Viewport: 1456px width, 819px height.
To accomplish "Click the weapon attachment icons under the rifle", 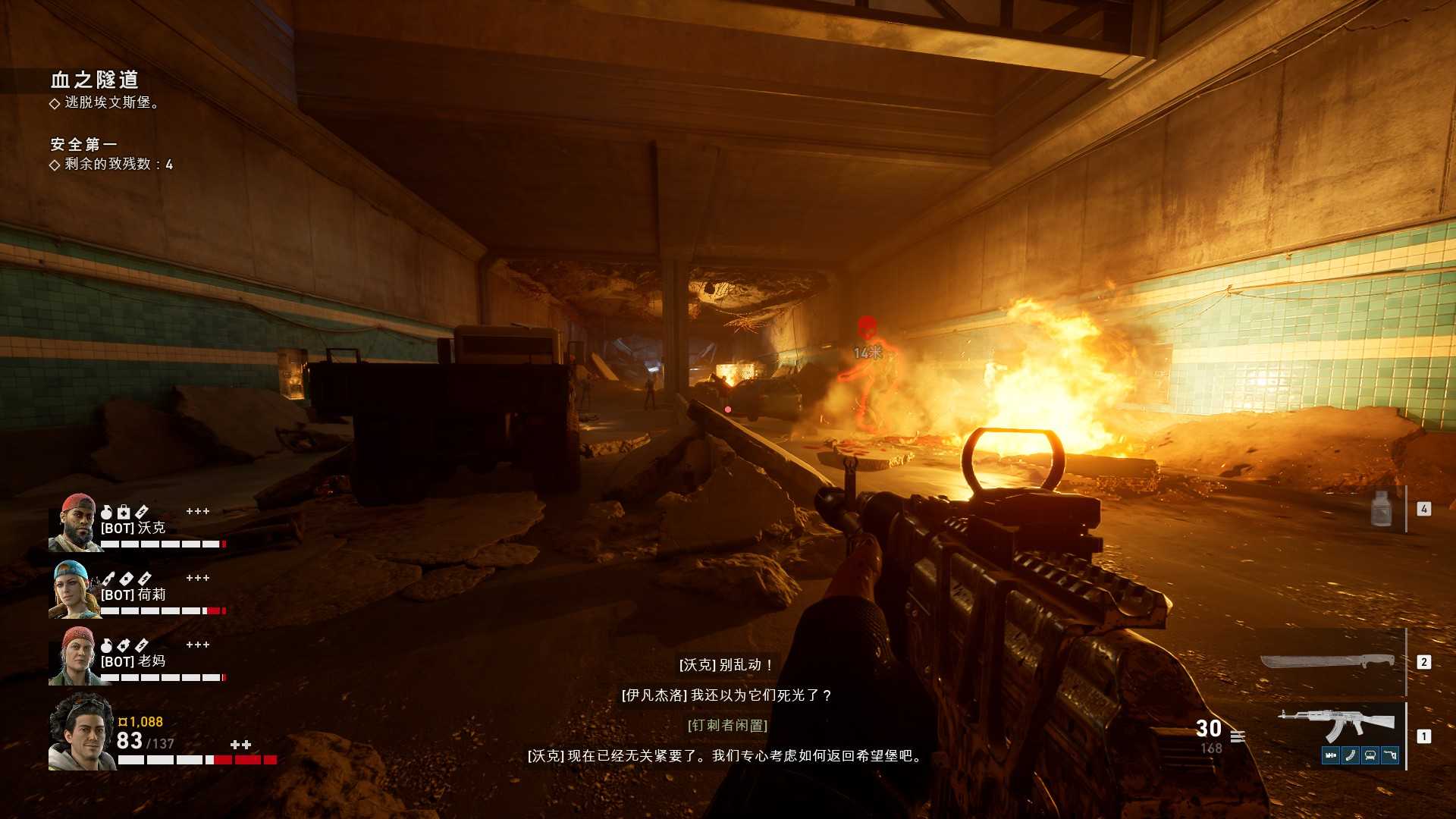I will [x=1360, y=755].
